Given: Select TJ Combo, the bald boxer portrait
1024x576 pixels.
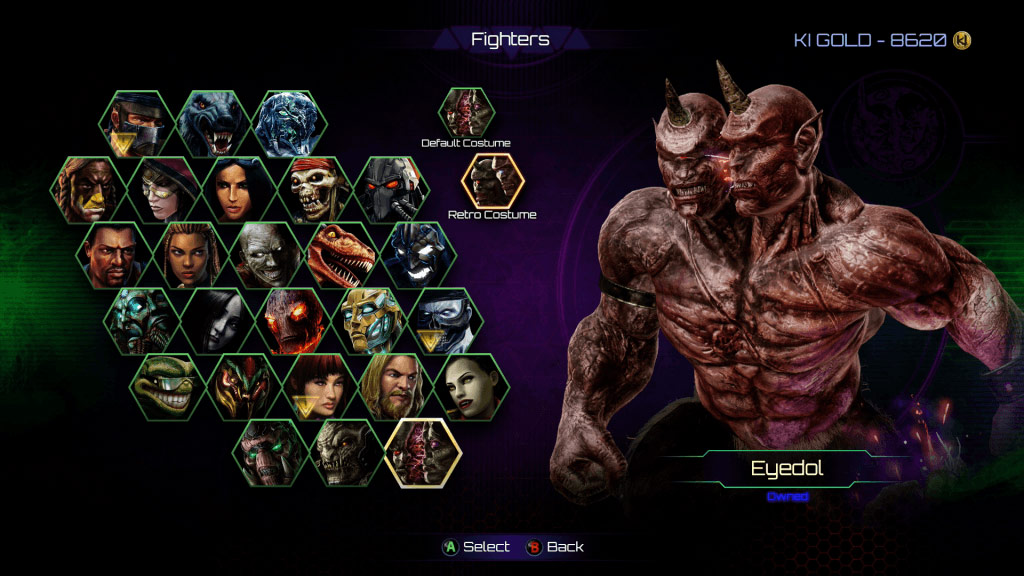Looking at the screenshot, I should (113, 255).
